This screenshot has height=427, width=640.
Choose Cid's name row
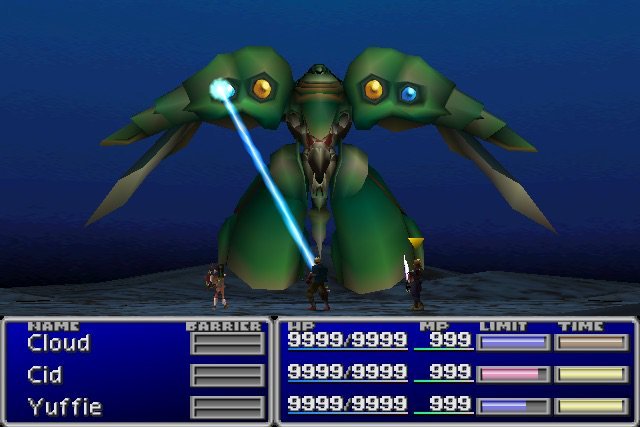point(45,376)
